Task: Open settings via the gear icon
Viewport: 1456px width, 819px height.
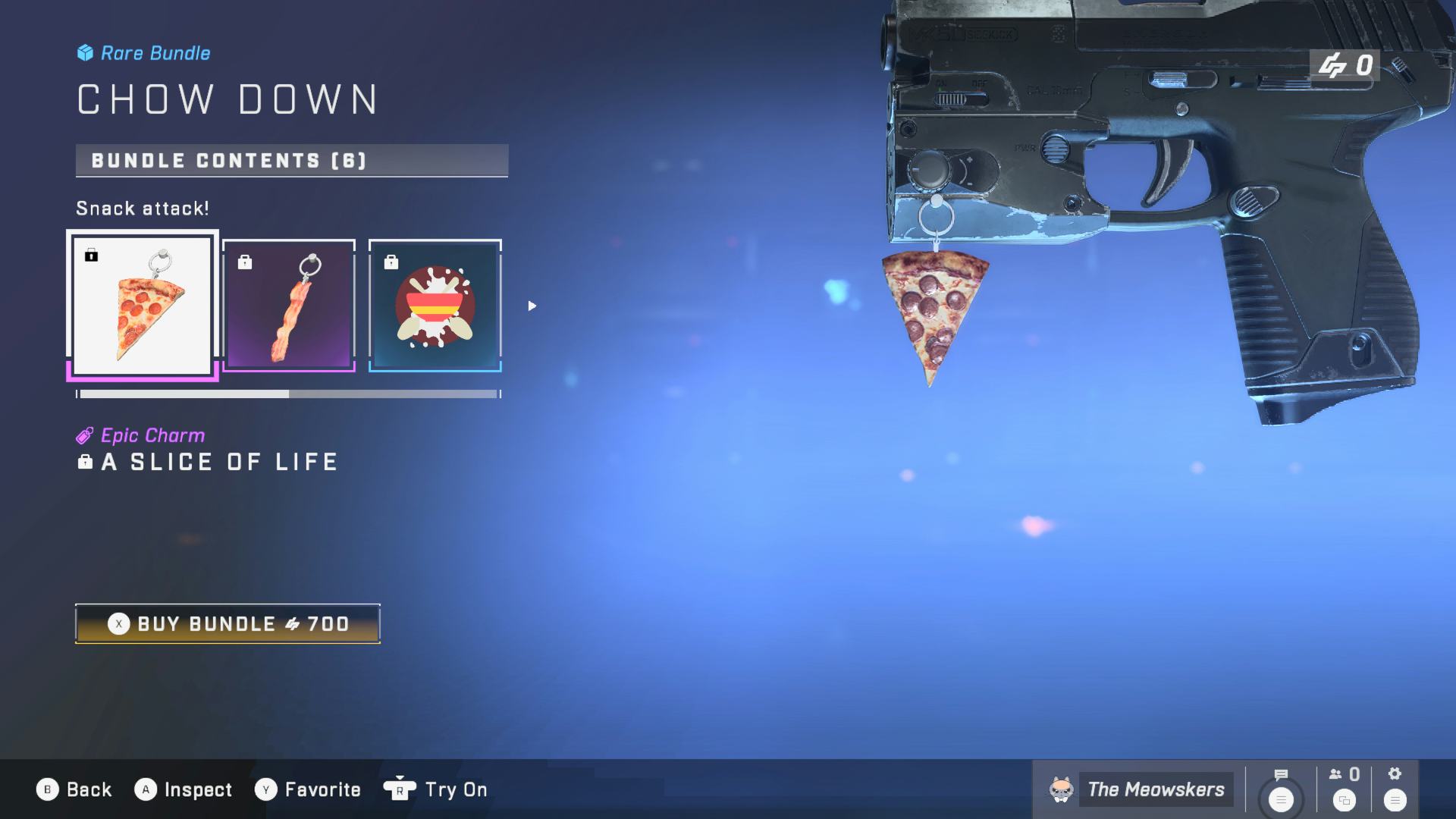Action: coord(1395,774)
